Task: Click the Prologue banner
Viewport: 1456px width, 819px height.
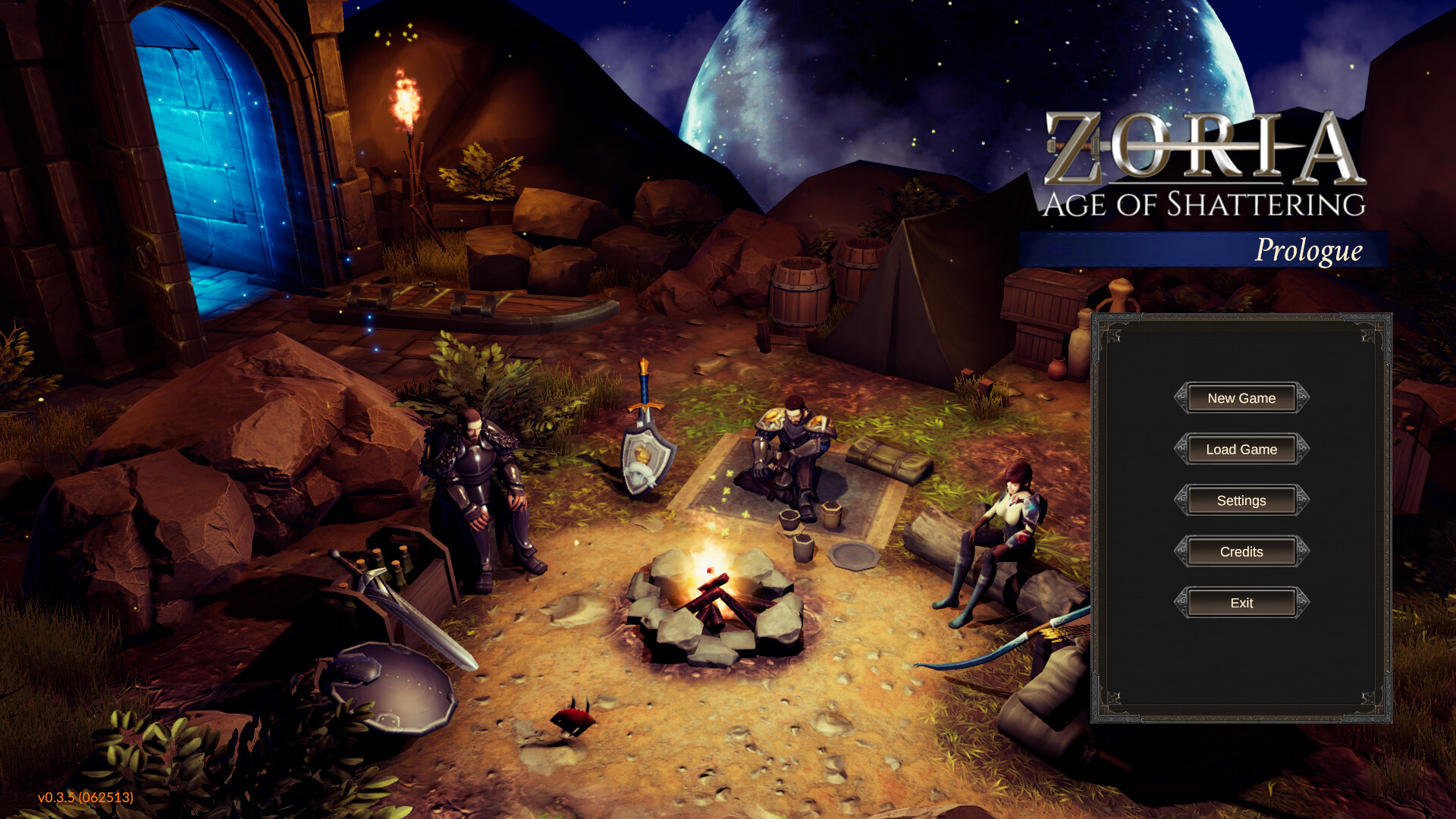Action: (1310, 250)
